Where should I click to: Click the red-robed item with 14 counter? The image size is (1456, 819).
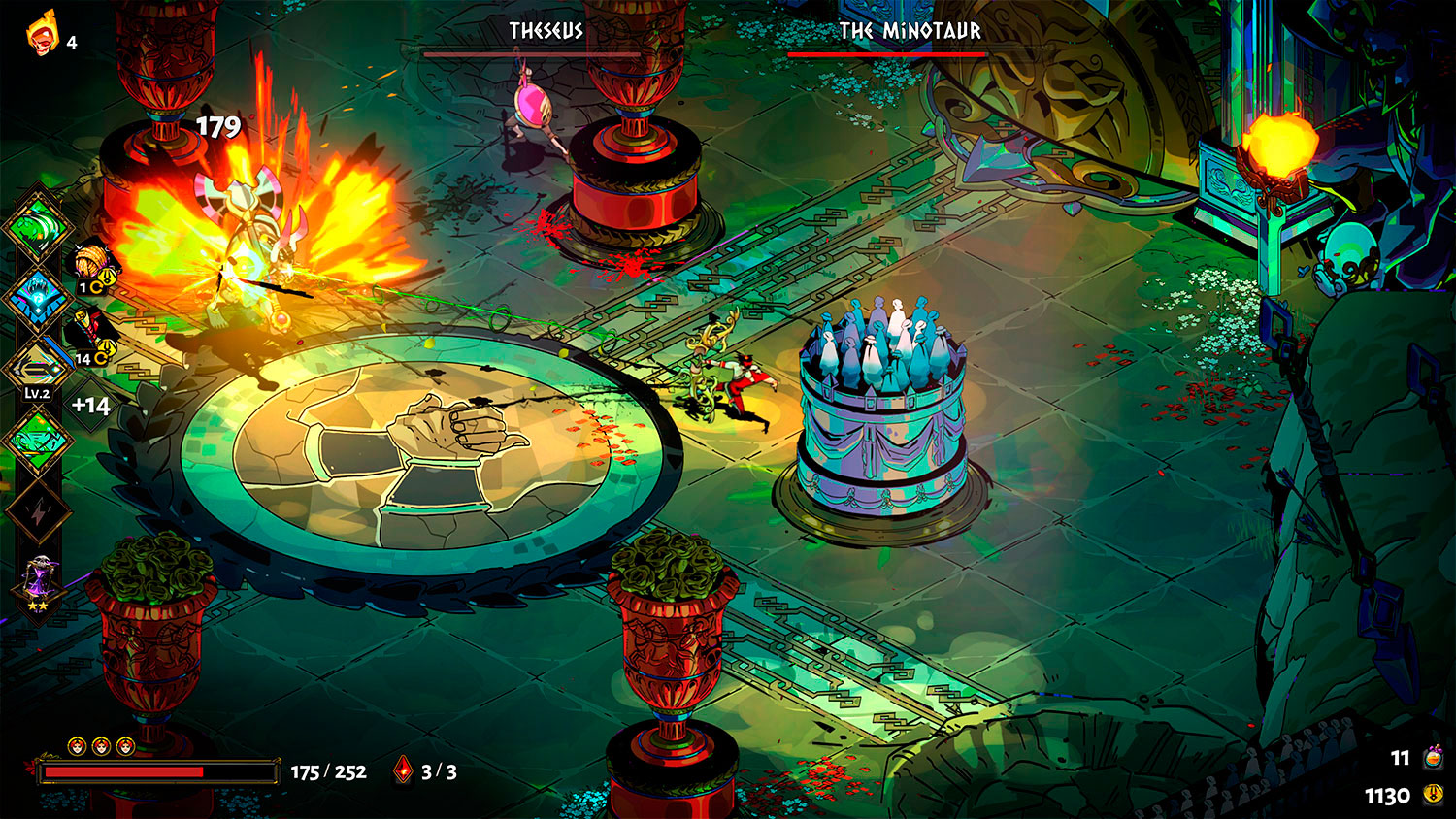(92, 335)
